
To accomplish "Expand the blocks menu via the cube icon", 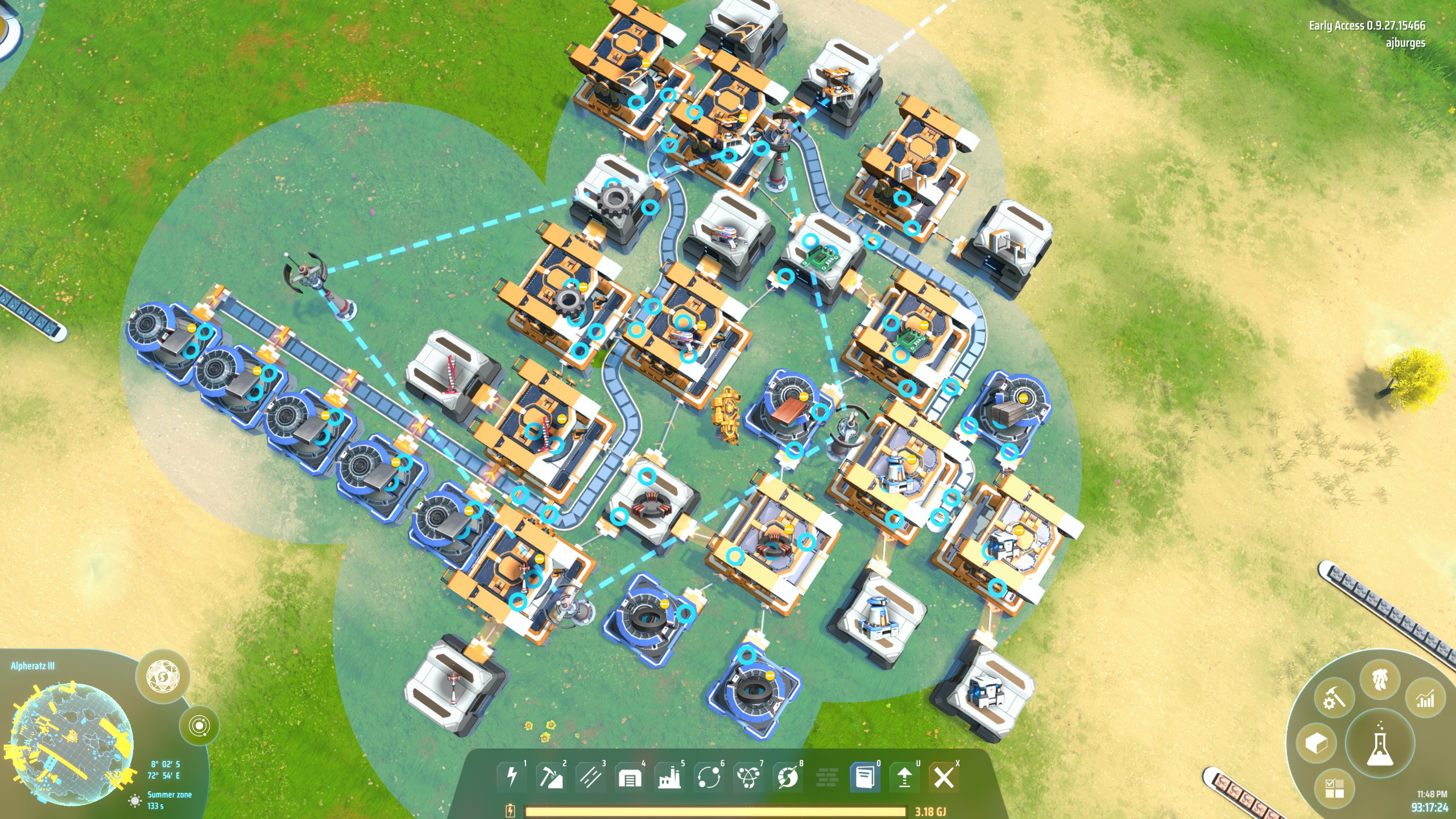I will tap(1317, 742).
